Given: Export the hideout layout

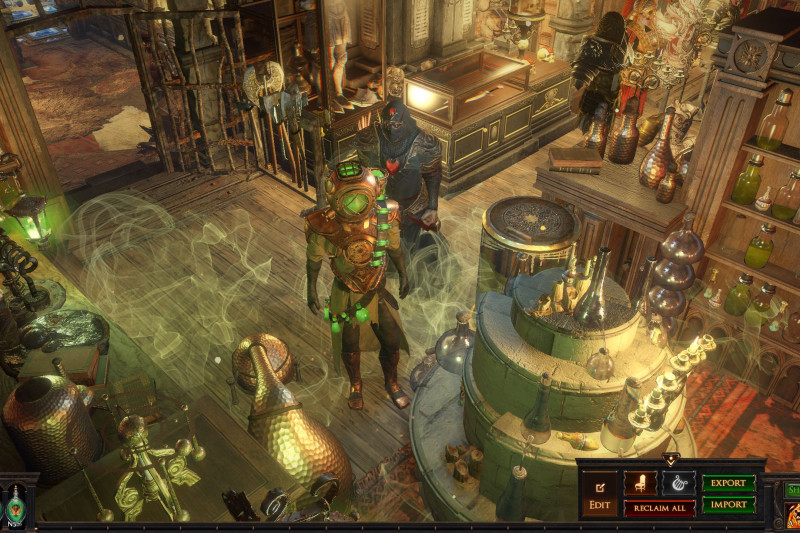Looking at the screenshot, I should (728, 483).
